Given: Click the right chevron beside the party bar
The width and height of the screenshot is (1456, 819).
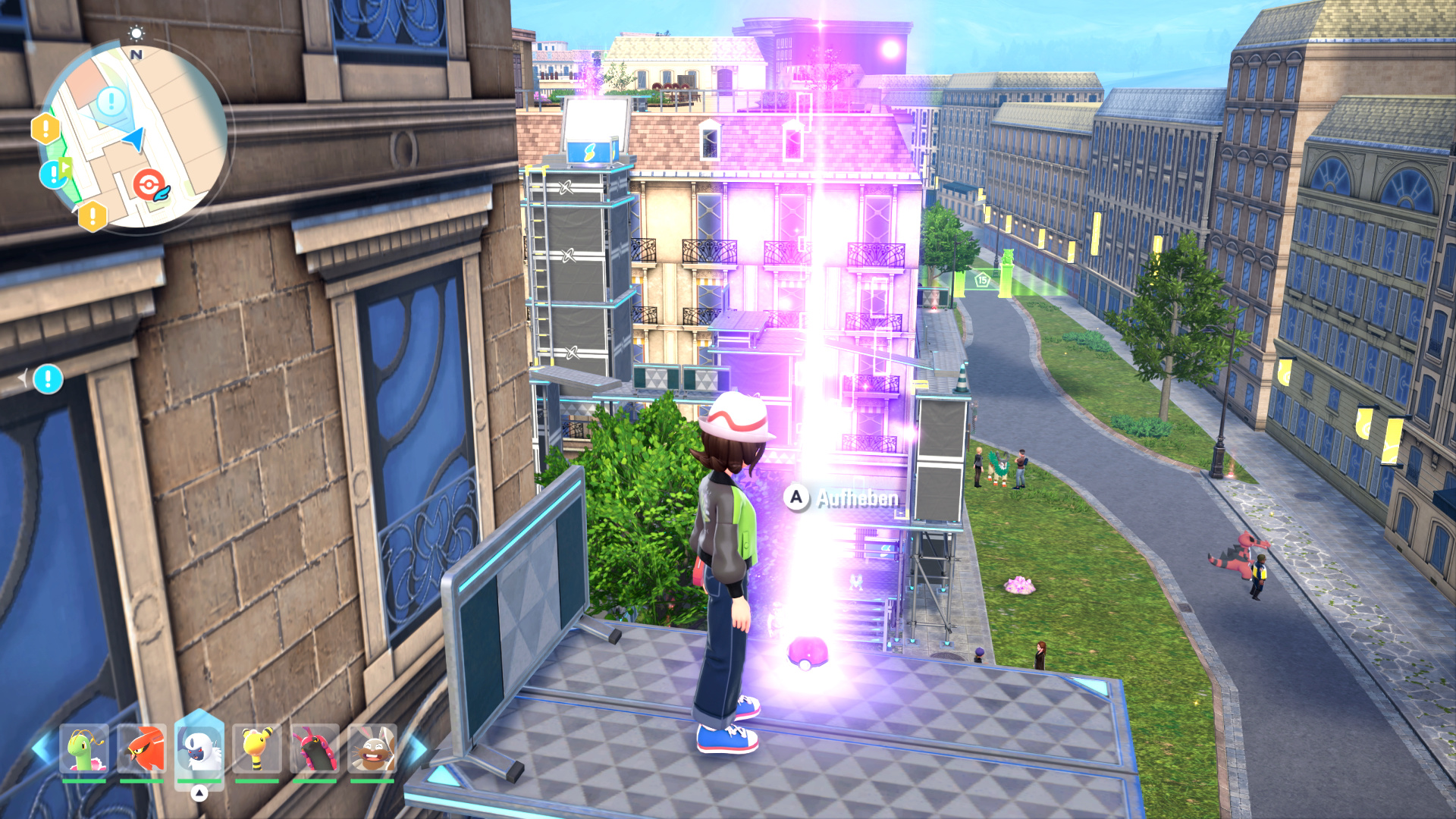Looking at the screenshot, I should [x=416, y=748].
